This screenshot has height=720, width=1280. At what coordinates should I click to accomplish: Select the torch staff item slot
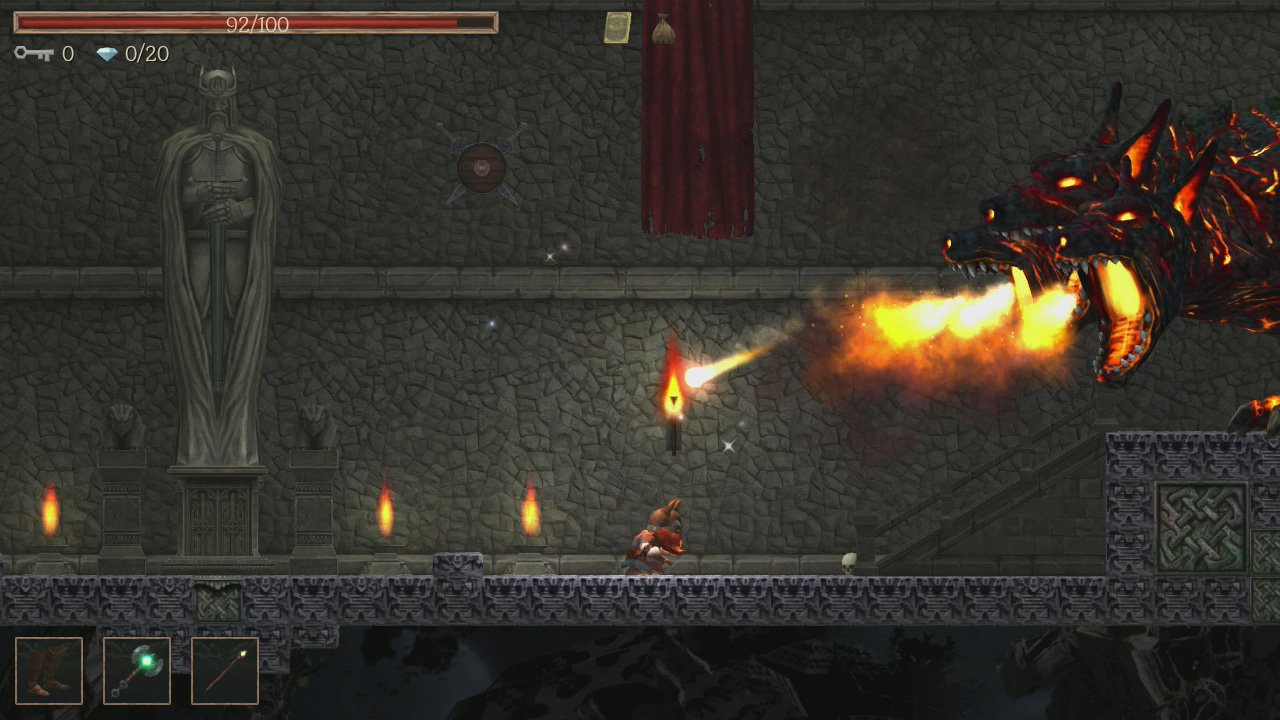[224, 670]
